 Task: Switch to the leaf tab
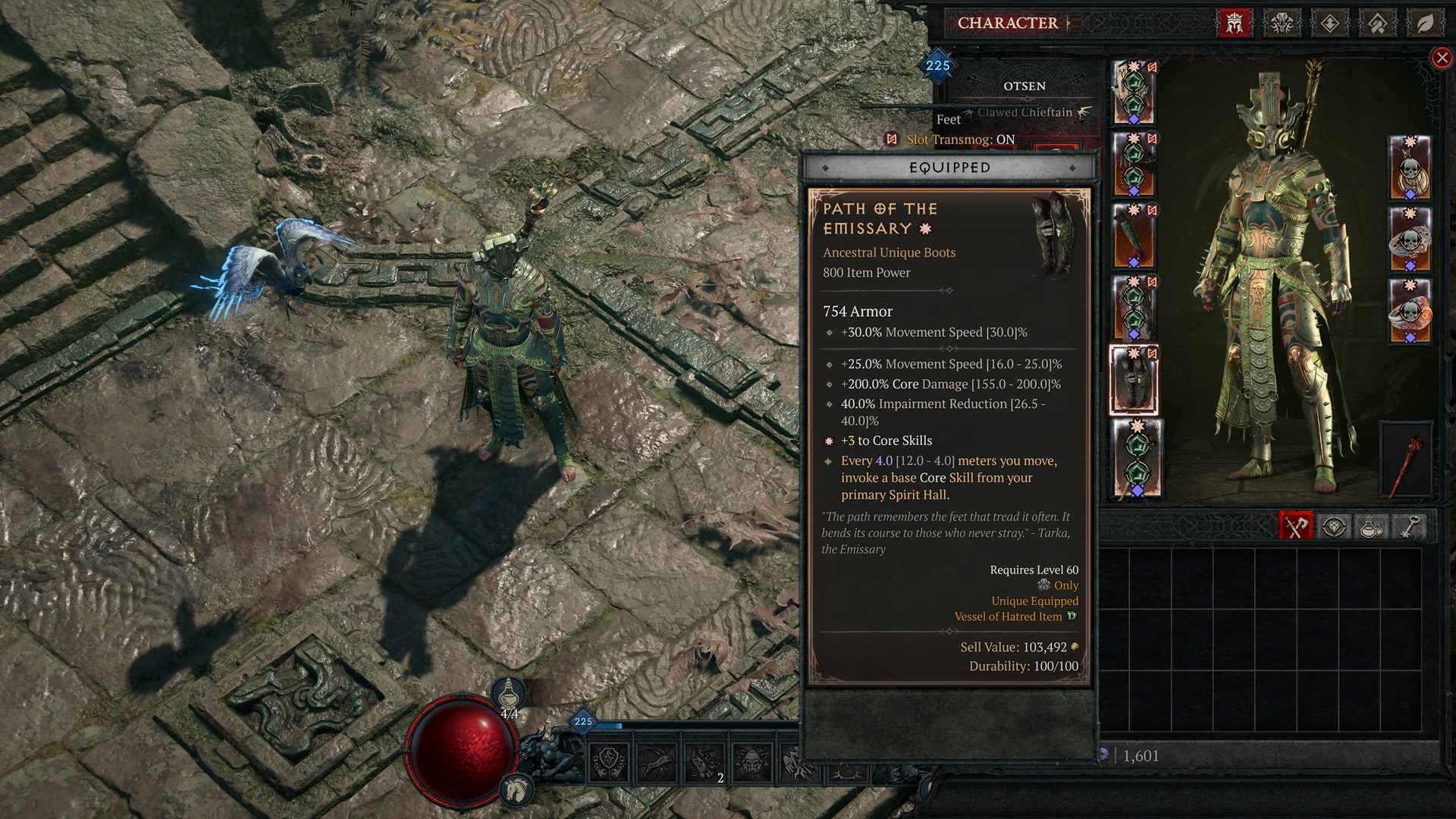point(1425,24)
